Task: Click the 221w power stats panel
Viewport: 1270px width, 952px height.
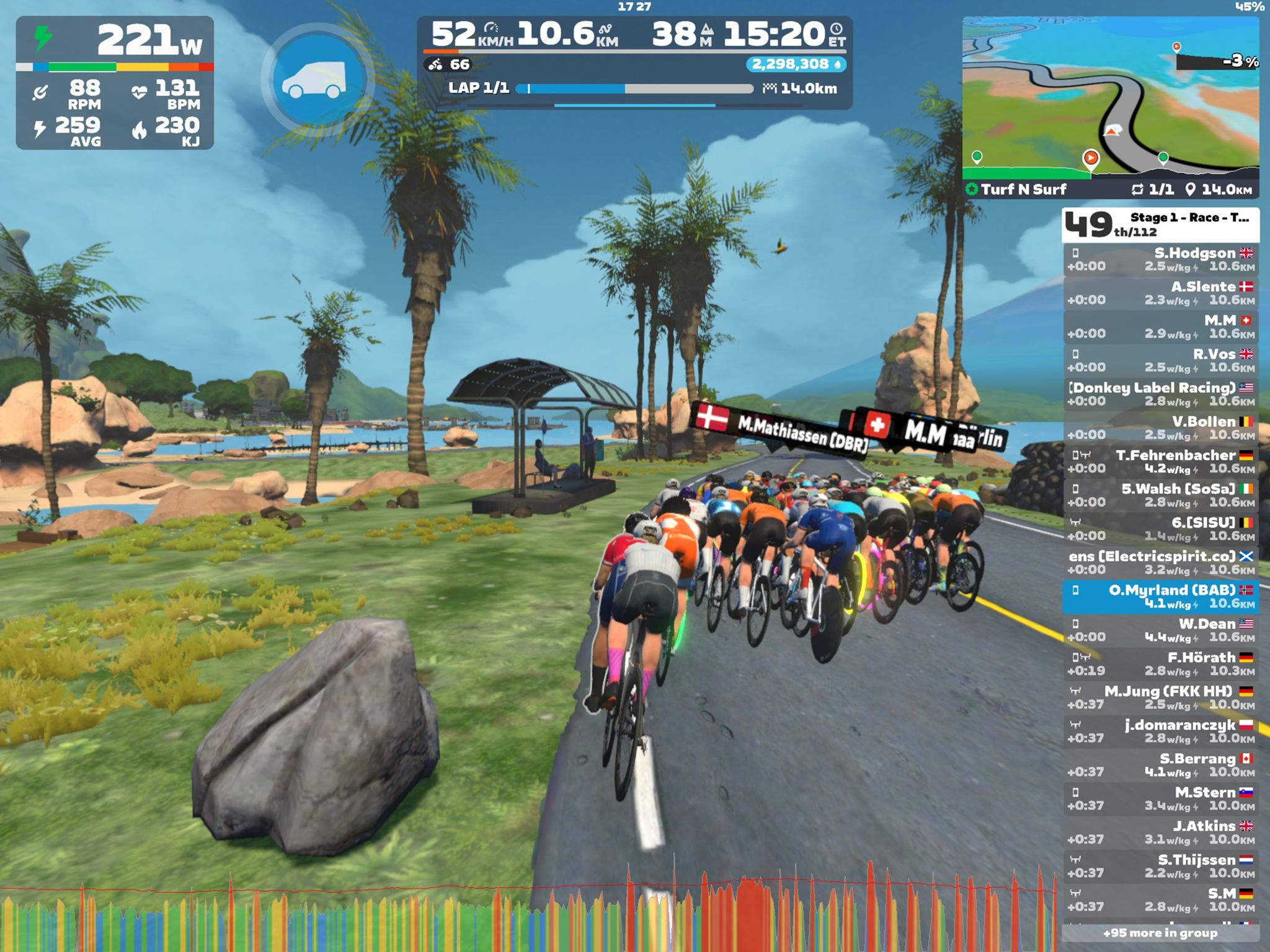Action: (115, 82)
